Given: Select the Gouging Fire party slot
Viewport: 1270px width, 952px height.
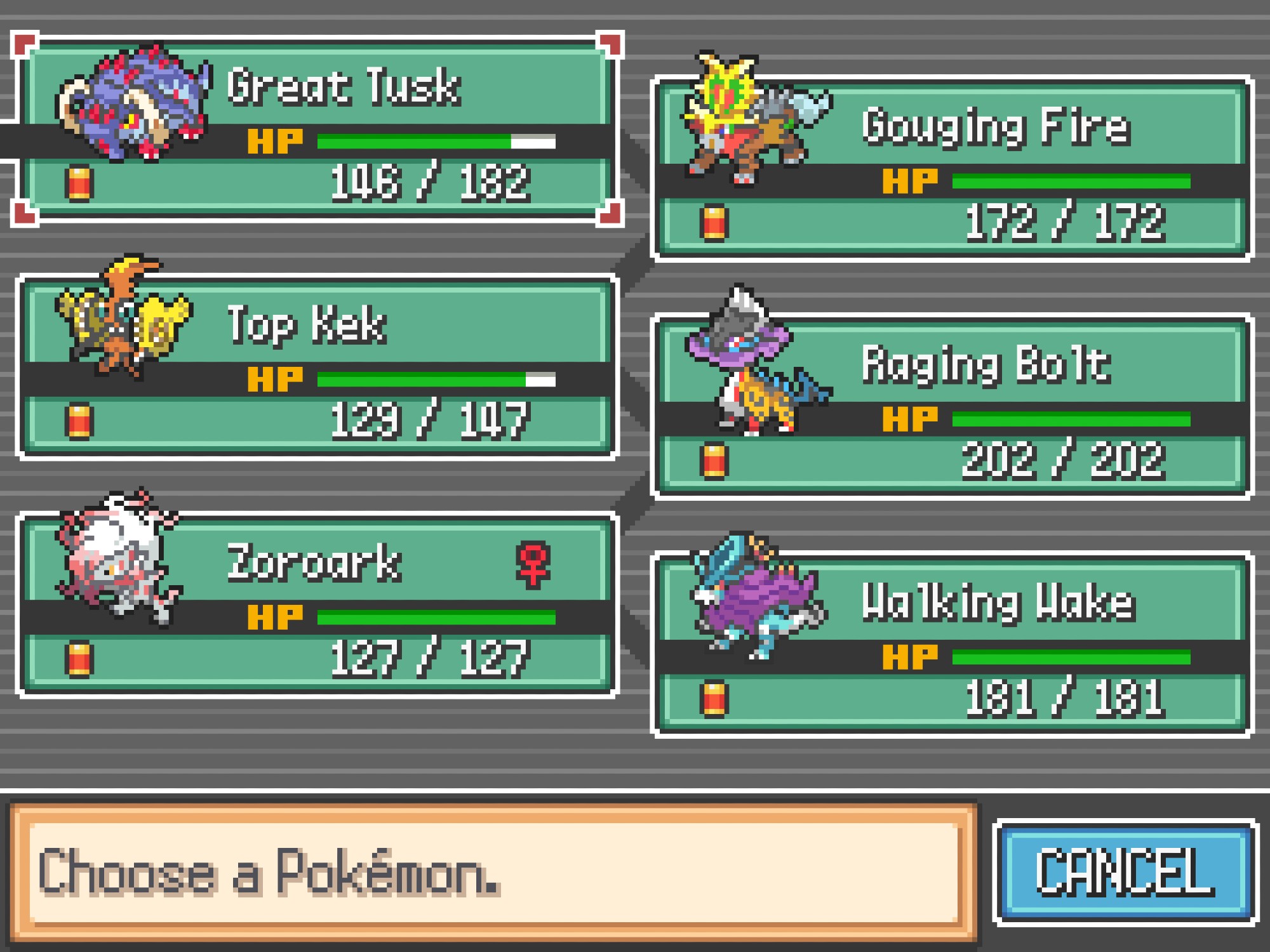Looking at the screenshot, I should click(951, 168).
